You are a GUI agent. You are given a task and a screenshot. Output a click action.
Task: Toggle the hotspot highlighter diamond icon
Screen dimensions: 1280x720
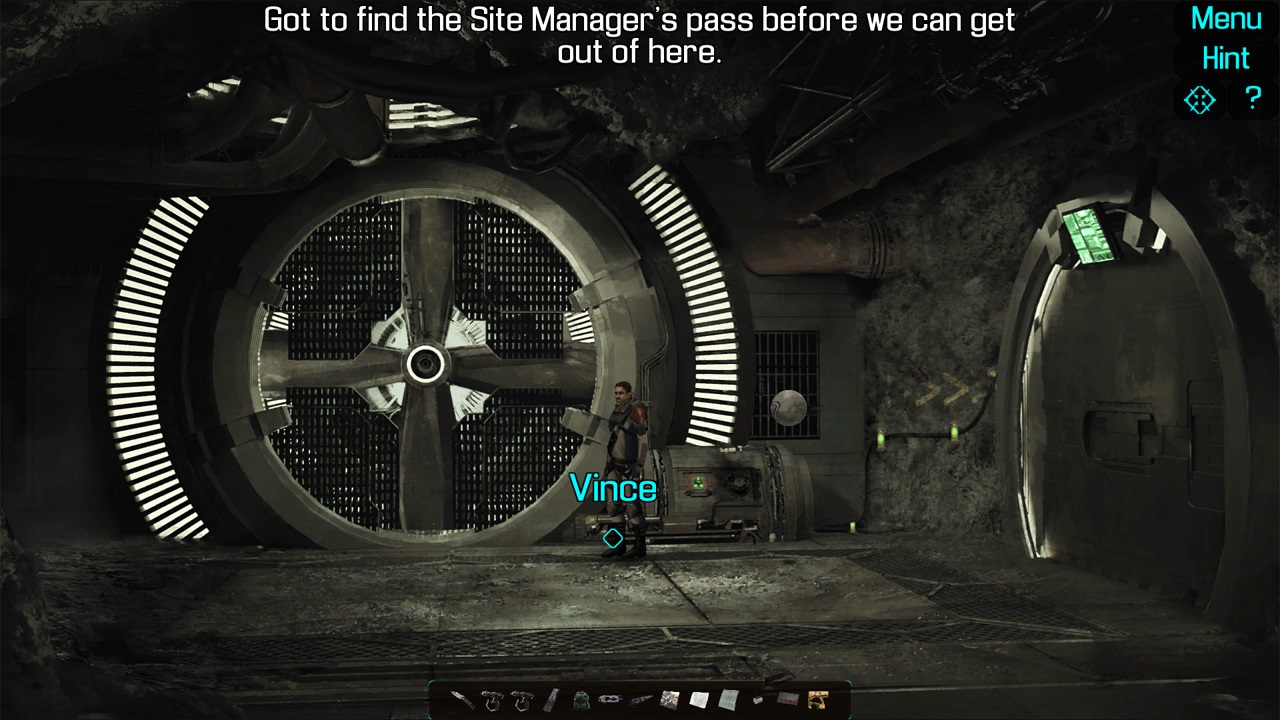(x=1198, y=99)
